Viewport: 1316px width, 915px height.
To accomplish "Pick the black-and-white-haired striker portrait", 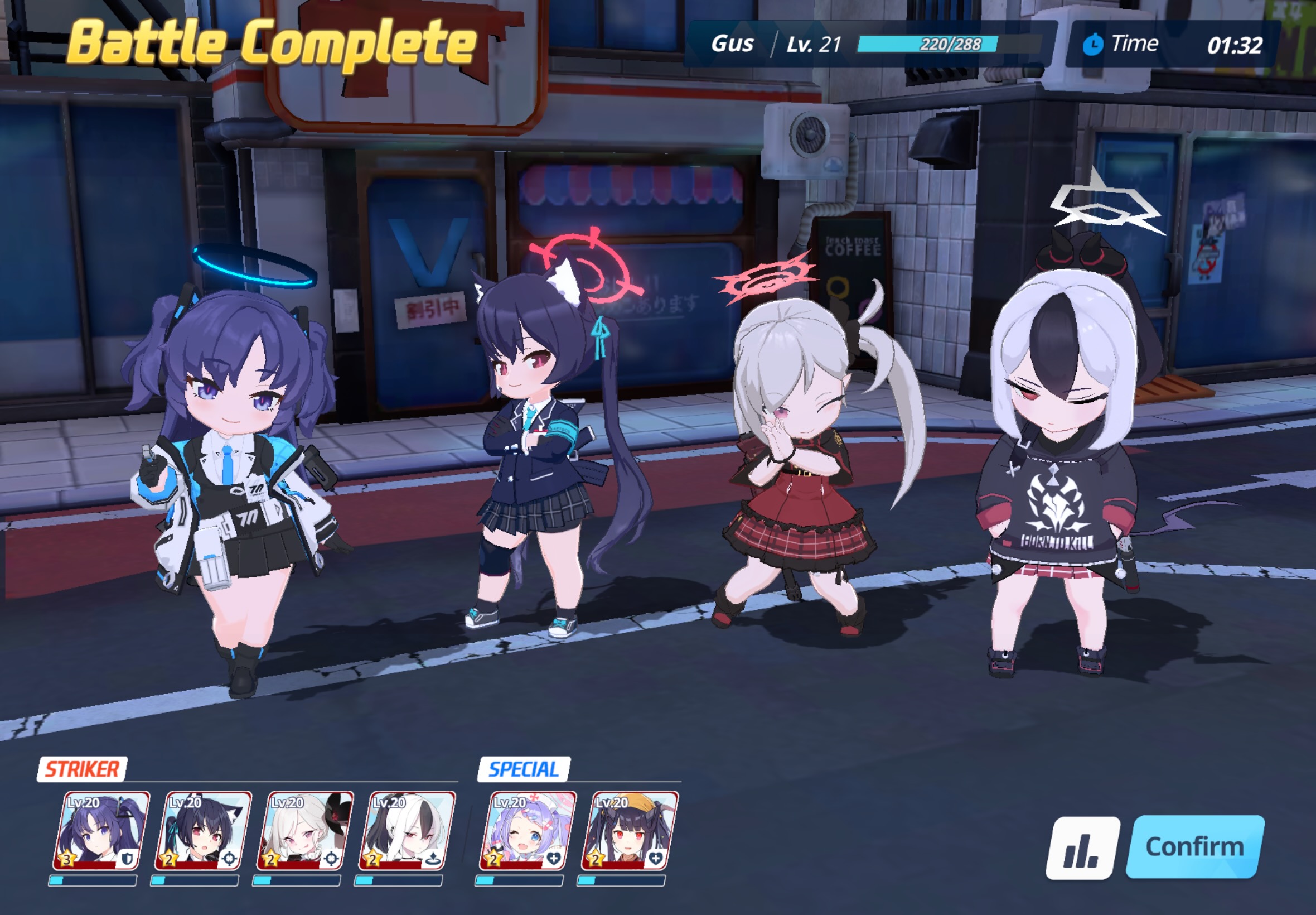I will tap(407, 830).
